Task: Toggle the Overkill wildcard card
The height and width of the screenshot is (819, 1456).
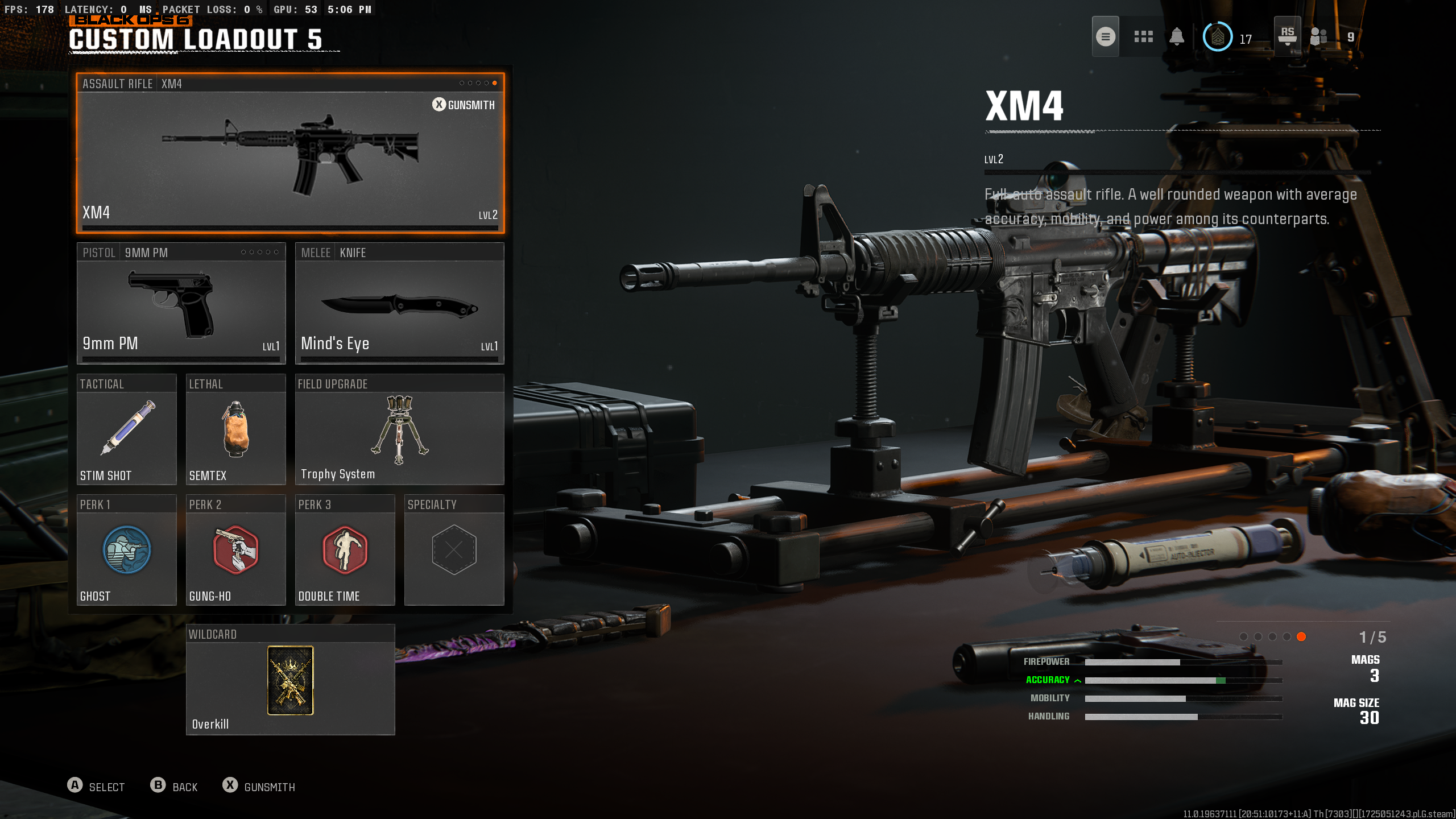Action: tap(290, 680)
